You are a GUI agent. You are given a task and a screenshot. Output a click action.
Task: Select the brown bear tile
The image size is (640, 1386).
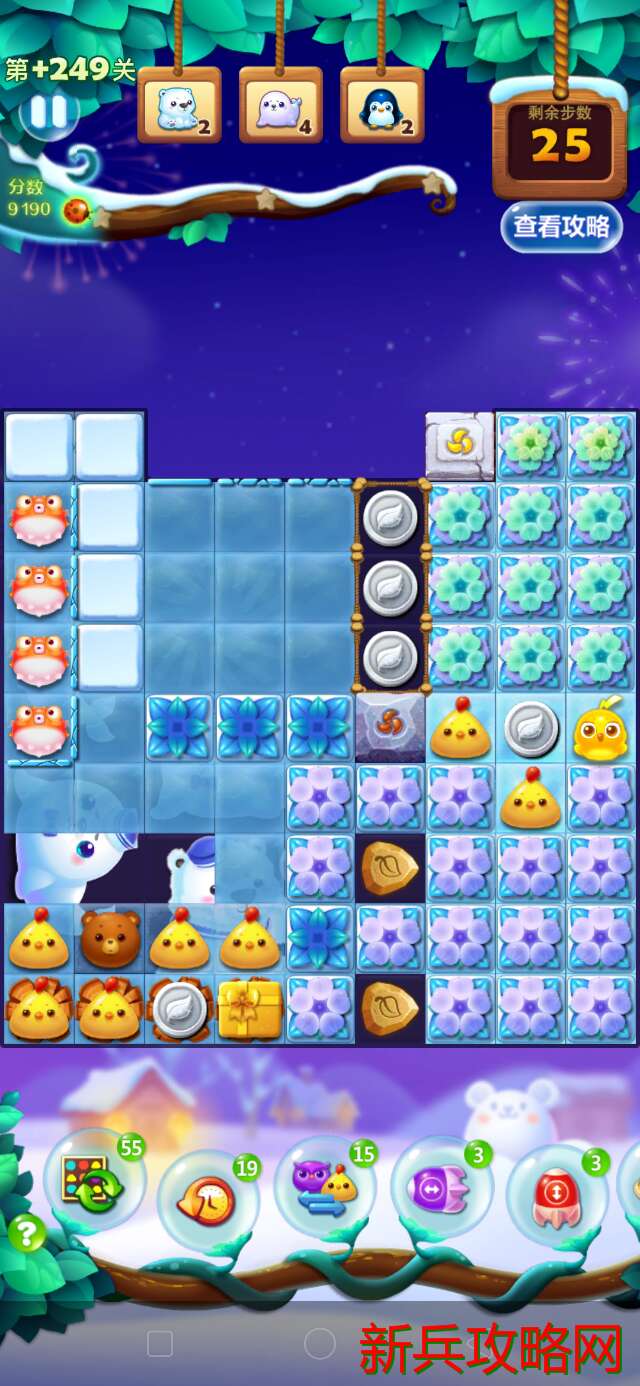coord(109,939)
